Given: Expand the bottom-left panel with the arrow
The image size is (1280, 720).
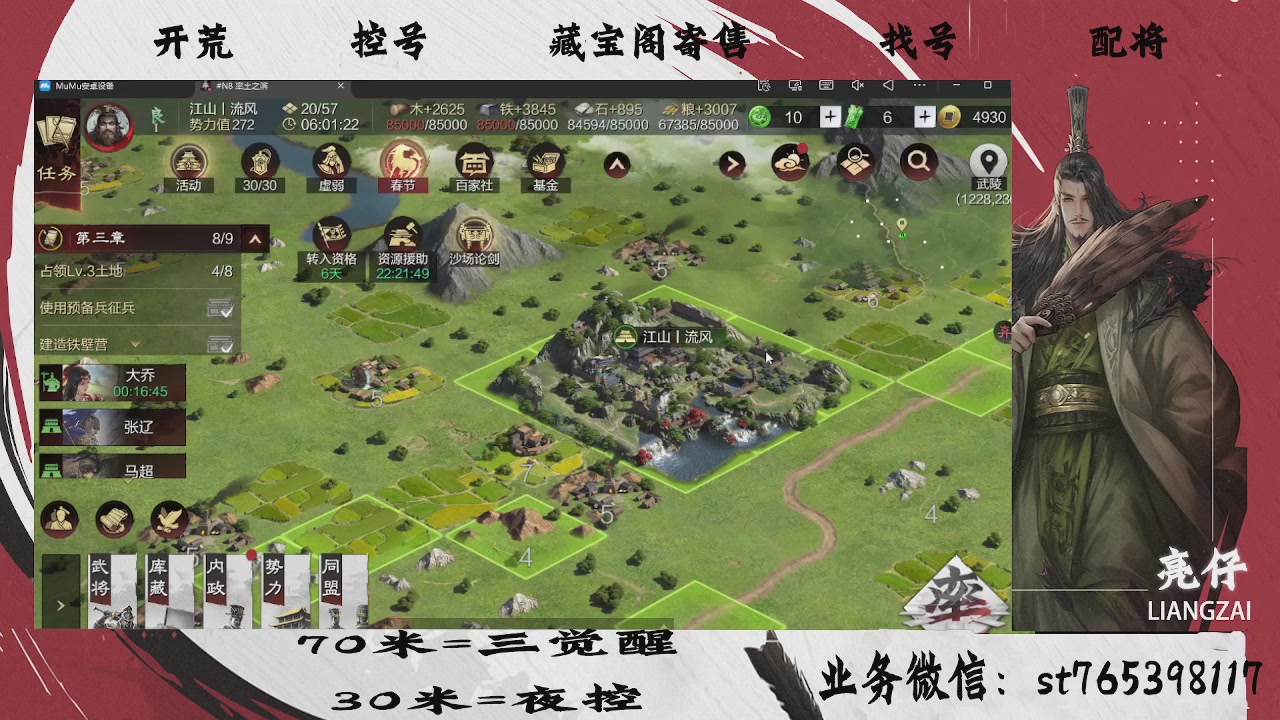Looking at the screenshot, I should [60, 606].
